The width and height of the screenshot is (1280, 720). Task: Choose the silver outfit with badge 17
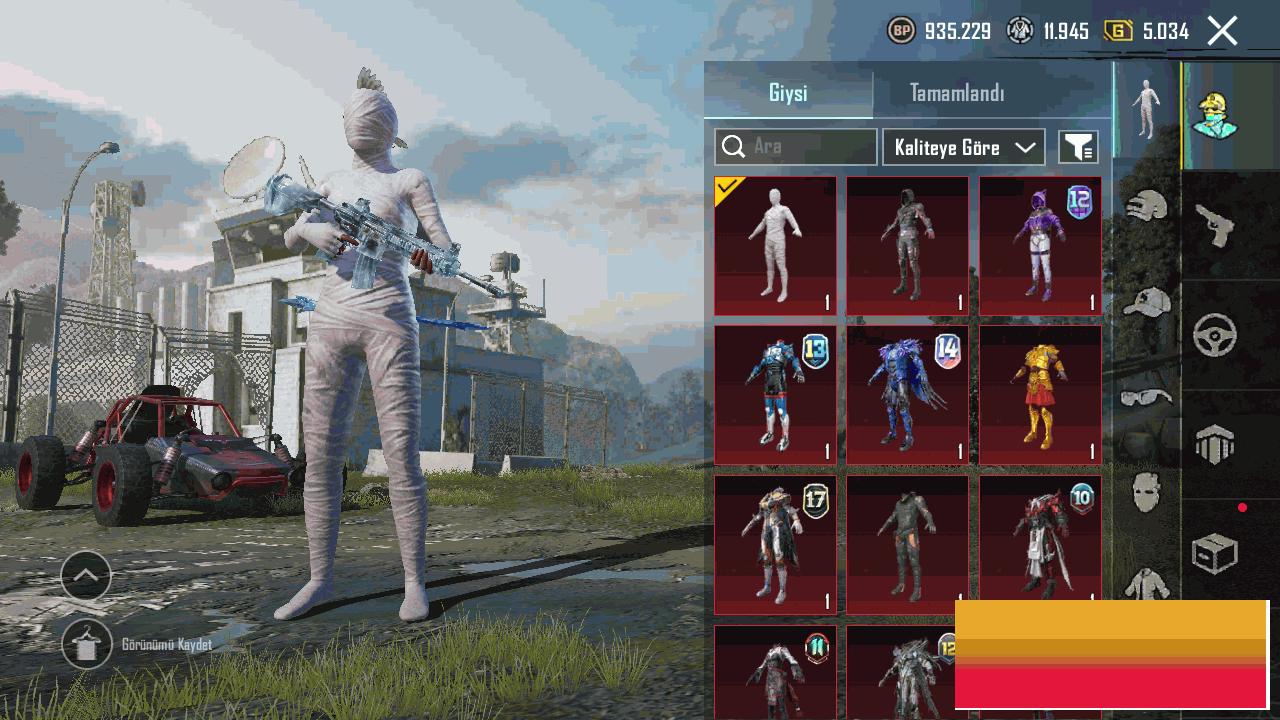pos(775,544)
